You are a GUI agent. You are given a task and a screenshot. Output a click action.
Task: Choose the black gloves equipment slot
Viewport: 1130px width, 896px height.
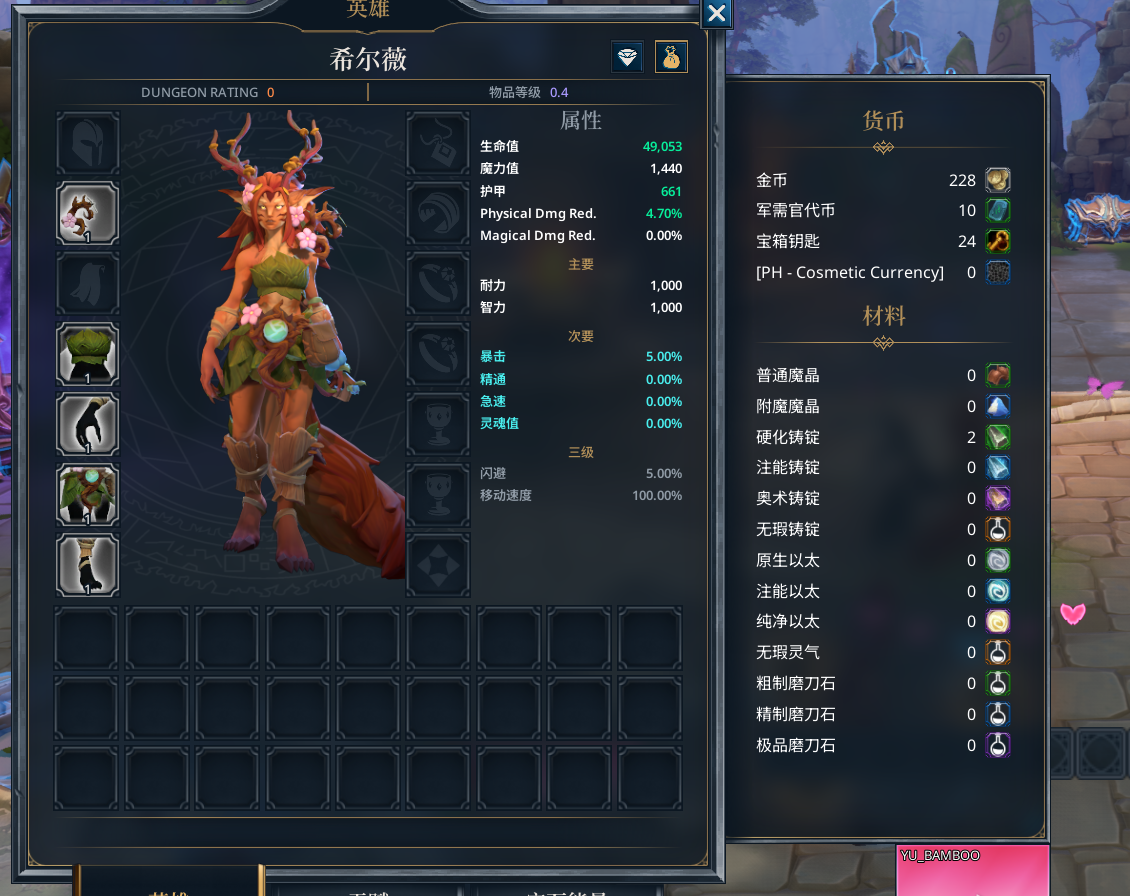click(x=88, y=424)
